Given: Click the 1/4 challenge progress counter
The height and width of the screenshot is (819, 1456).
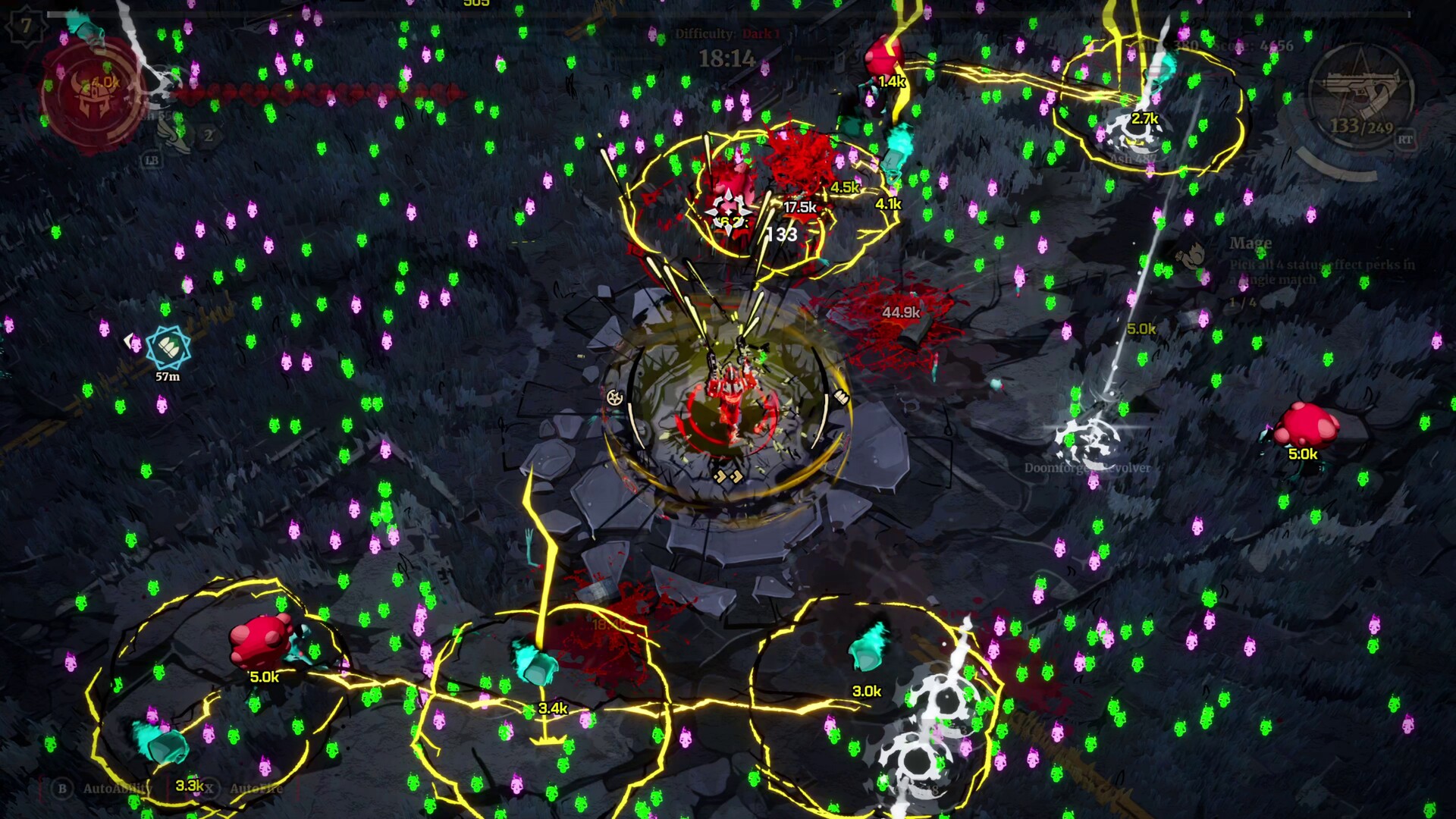Looking at the screenshot, I should point(1244,303).
